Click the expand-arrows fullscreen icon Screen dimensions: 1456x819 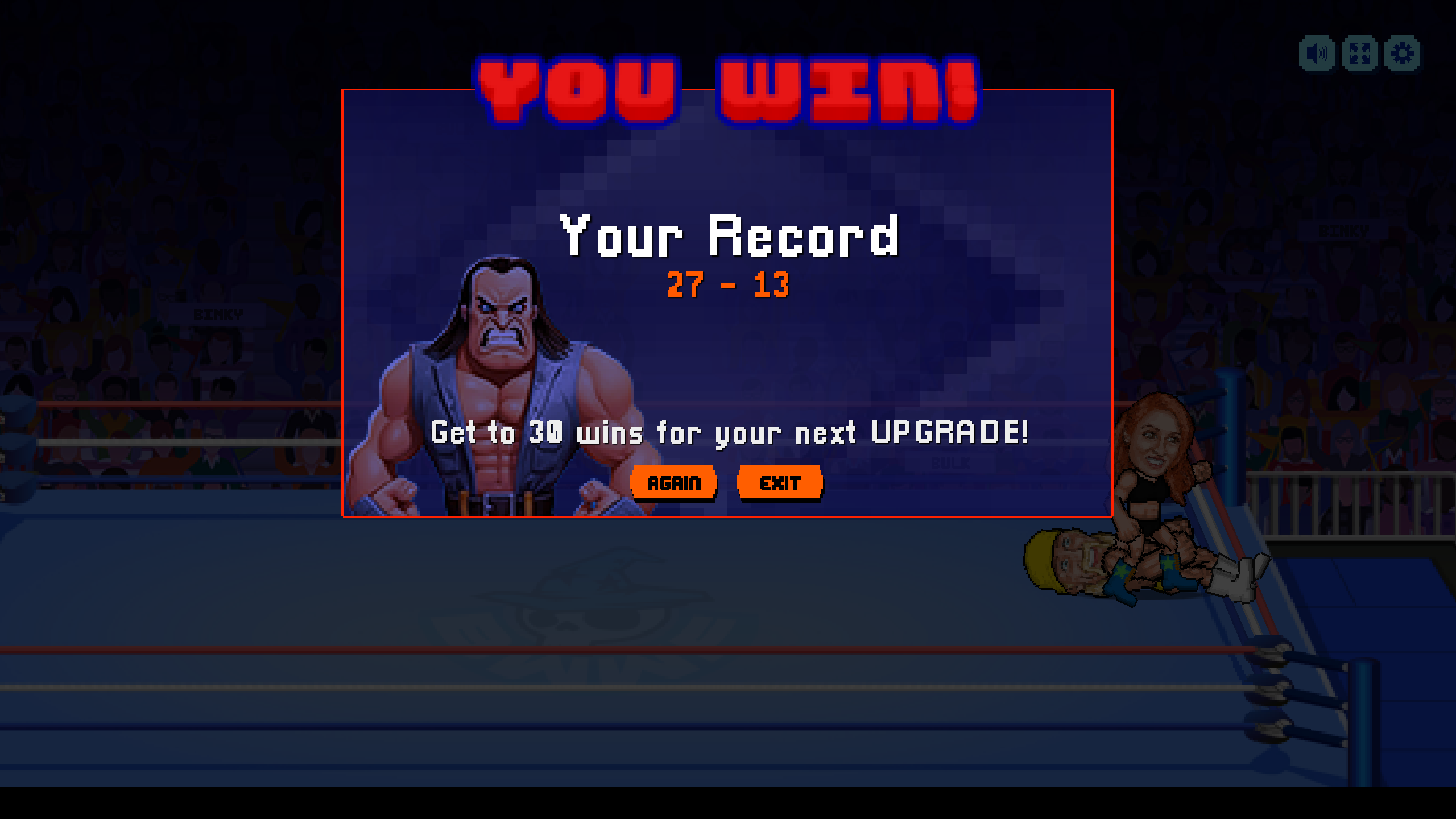tap(1360, 53)
